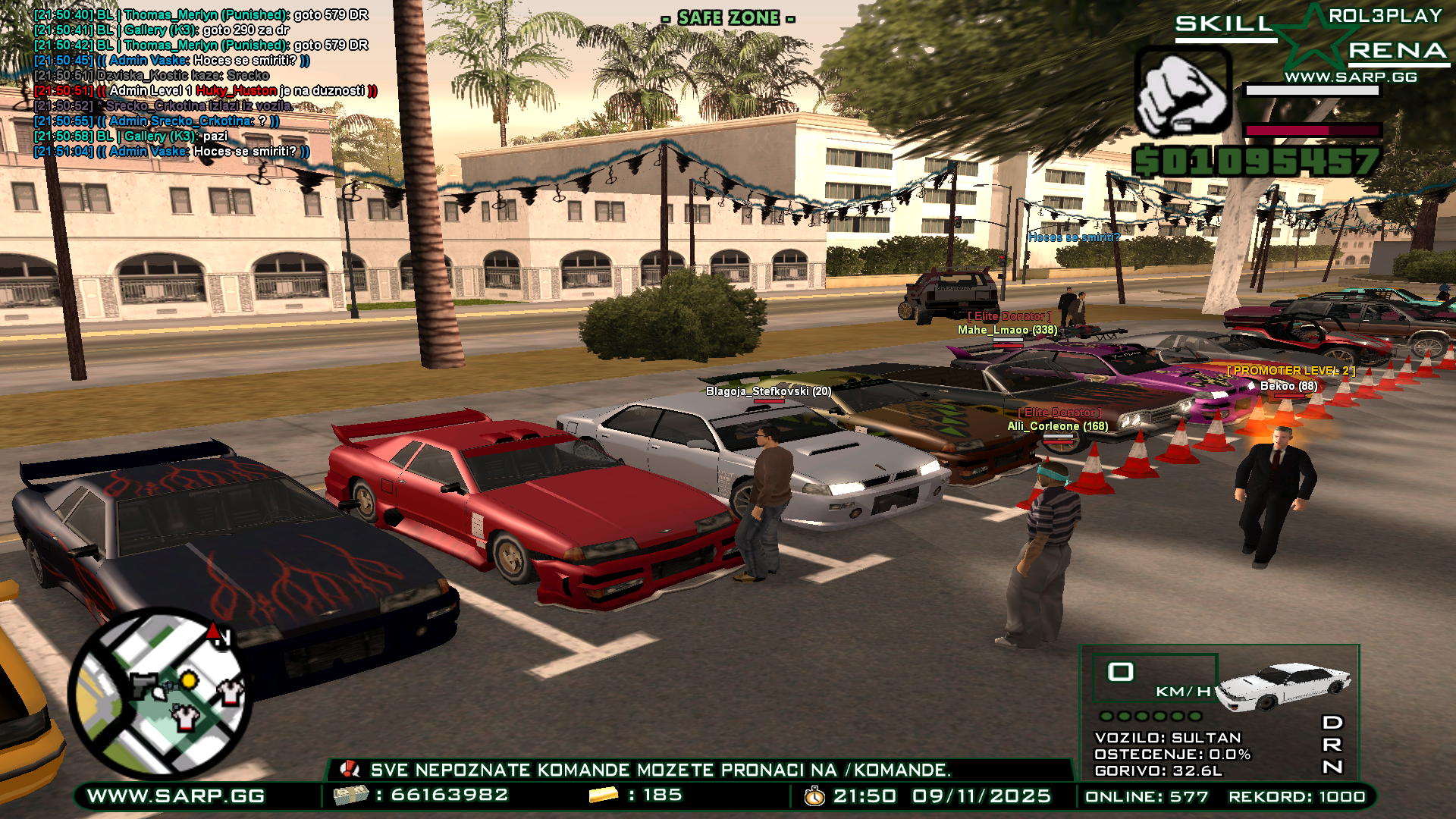Select the gold bar icon
This screenshot has height=819, width=1456.
604,795
